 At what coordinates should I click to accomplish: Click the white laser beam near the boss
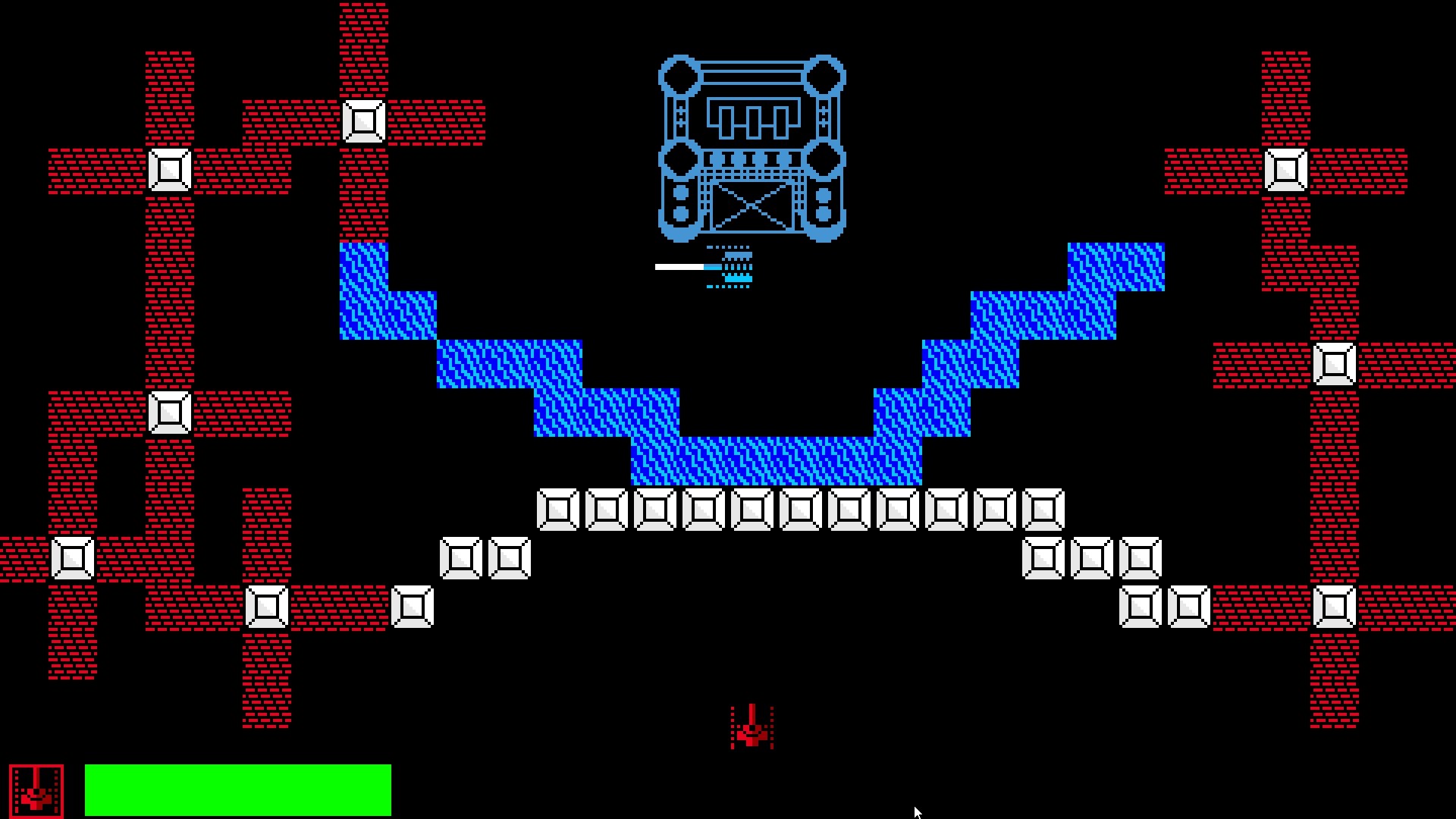(679, 266)
